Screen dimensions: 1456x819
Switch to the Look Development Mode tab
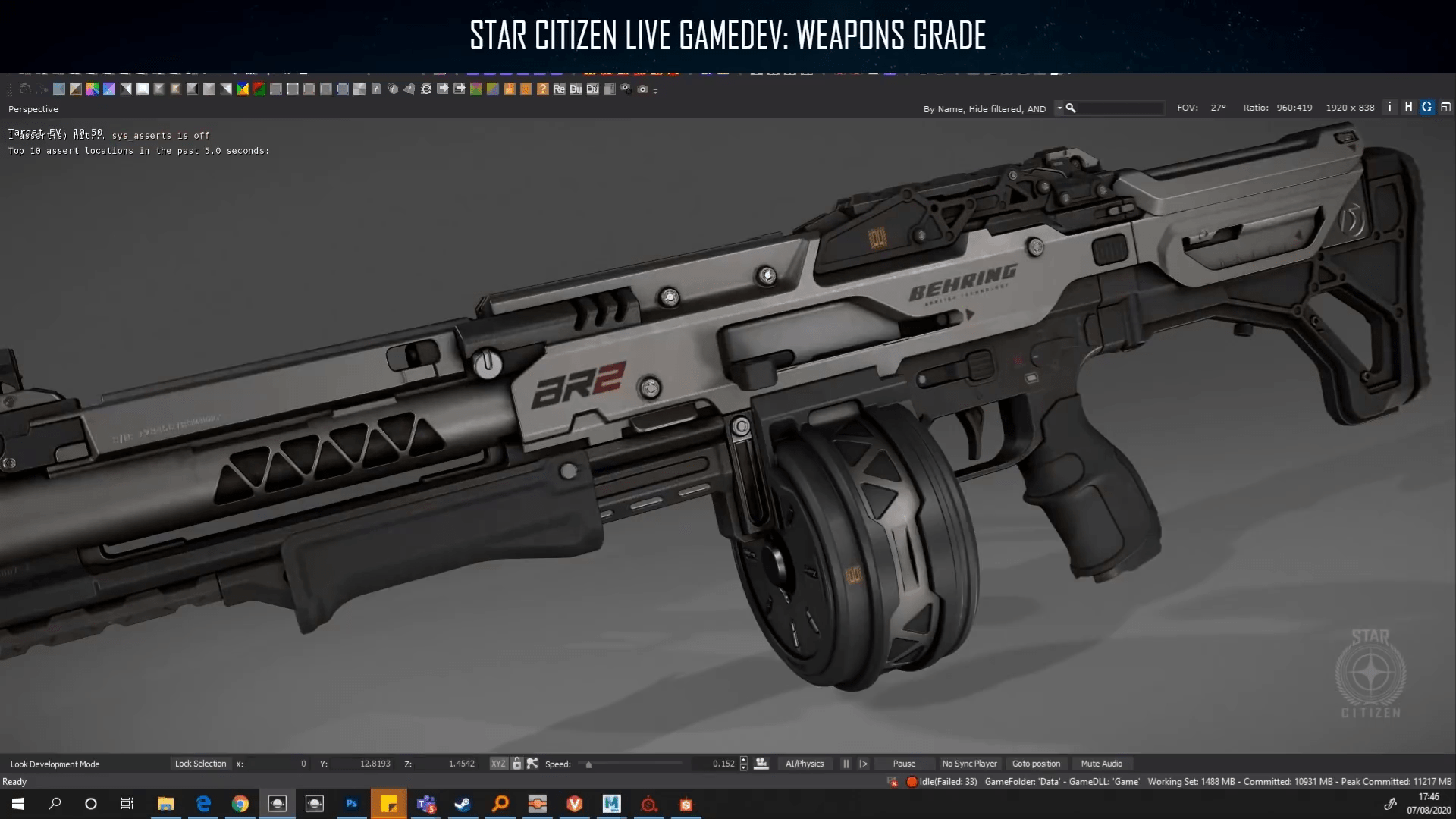(x=56, y=764)
